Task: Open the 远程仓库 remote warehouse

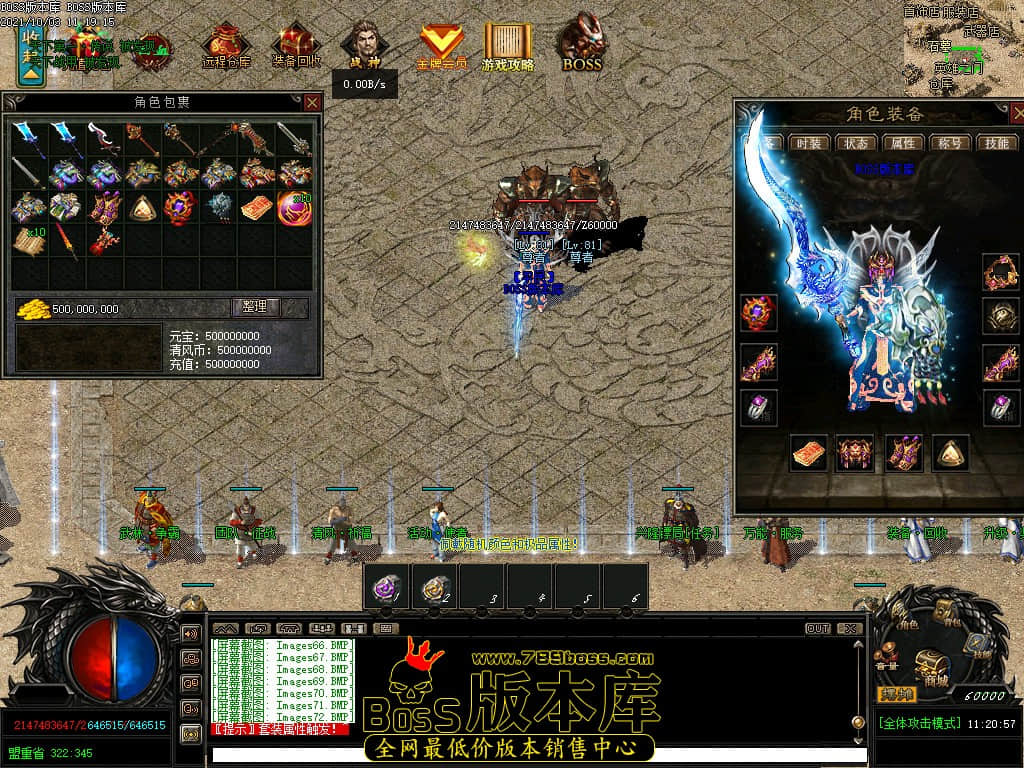Action: [226, 46]
